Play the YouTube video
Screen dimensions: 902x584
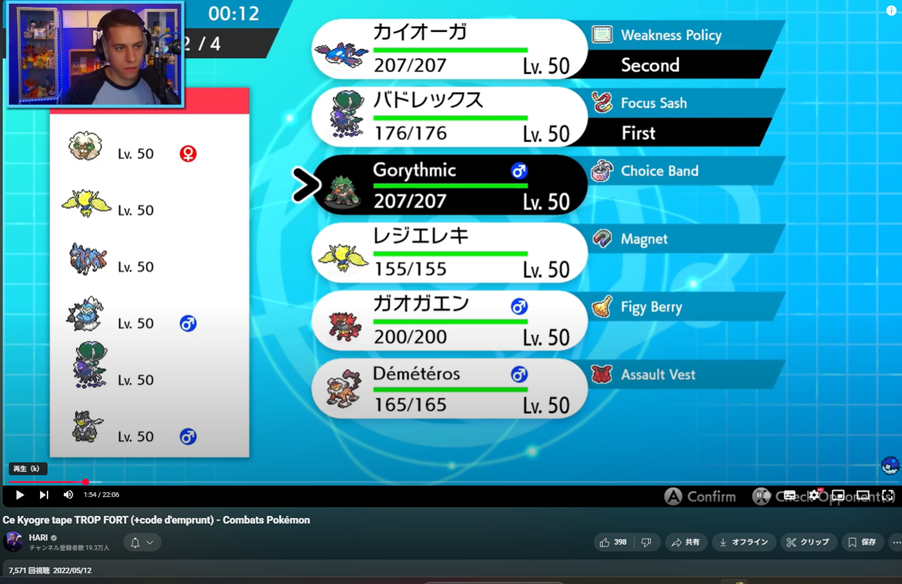19,495
